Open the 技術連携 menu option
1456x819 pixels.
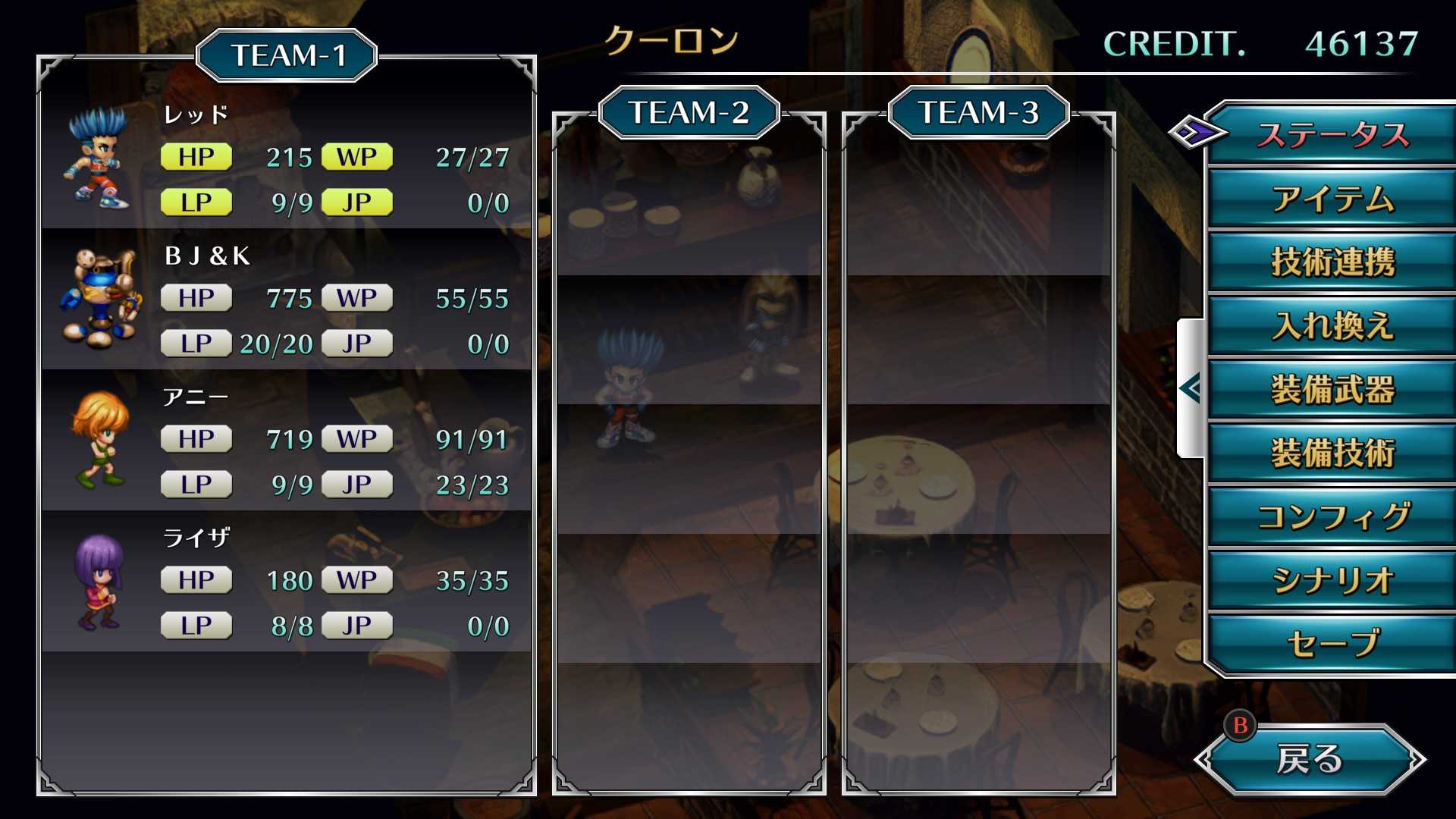pyautogui.click(x=1332, y=262)
